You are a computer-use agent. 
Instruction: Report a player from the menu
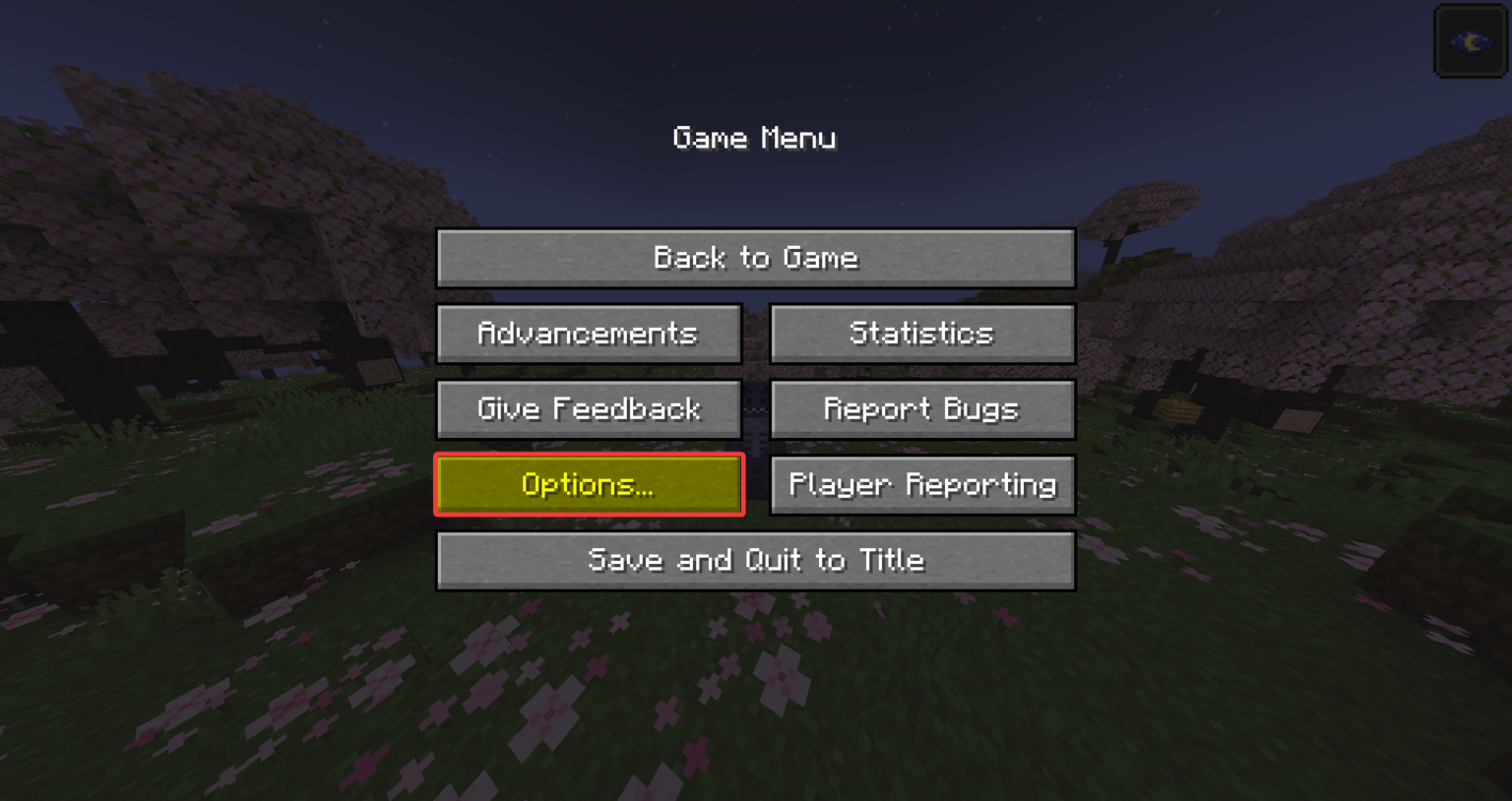(x=921, y=484)
